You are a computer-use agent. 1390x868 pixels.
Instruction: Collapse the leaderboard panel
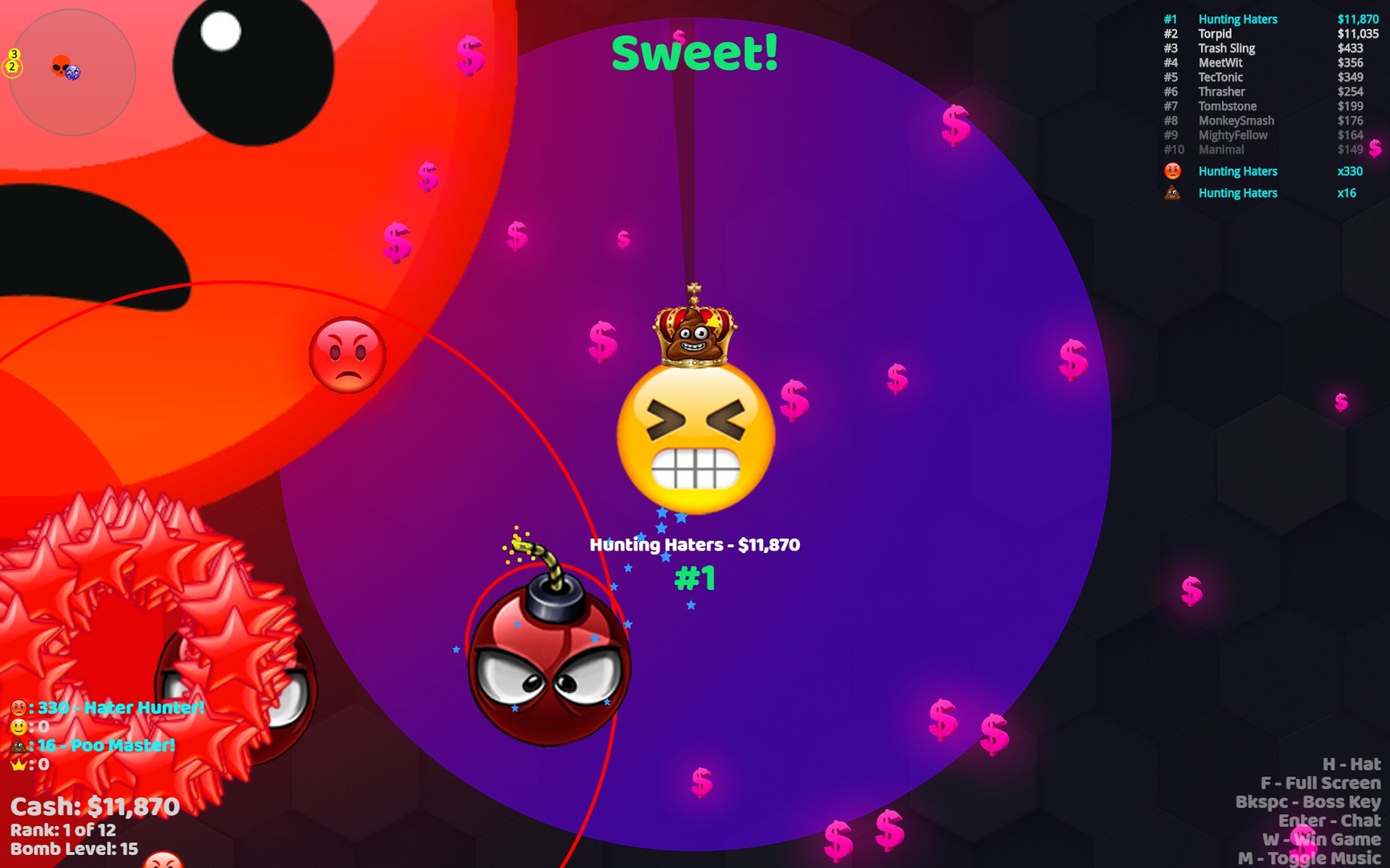[x=1270, y=18]
